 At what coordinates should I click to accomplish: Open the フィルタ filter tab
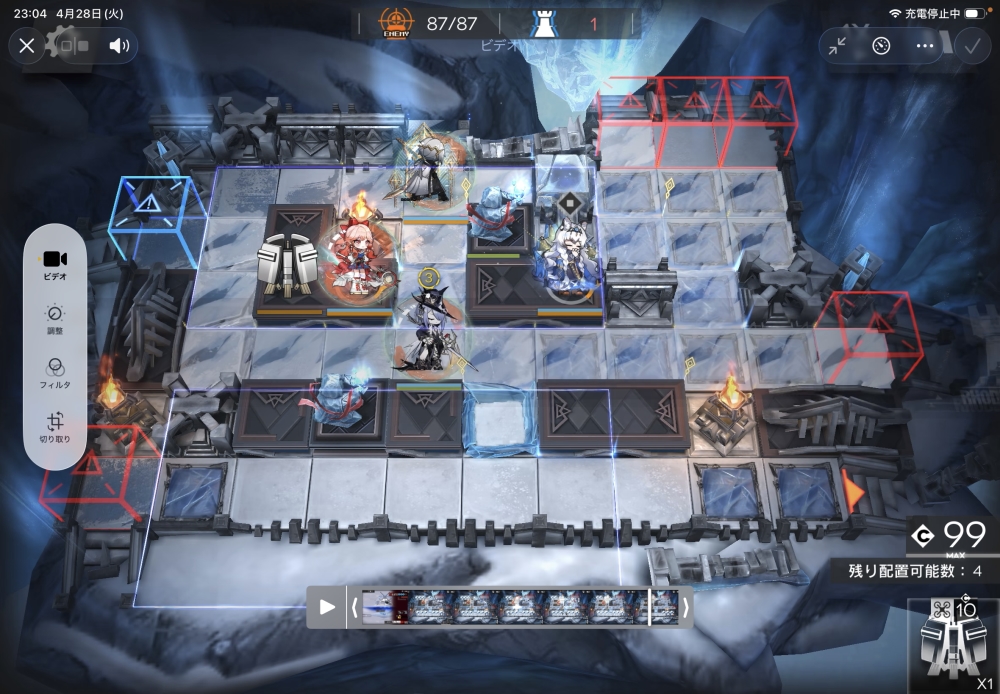click(x=55, y=374)
